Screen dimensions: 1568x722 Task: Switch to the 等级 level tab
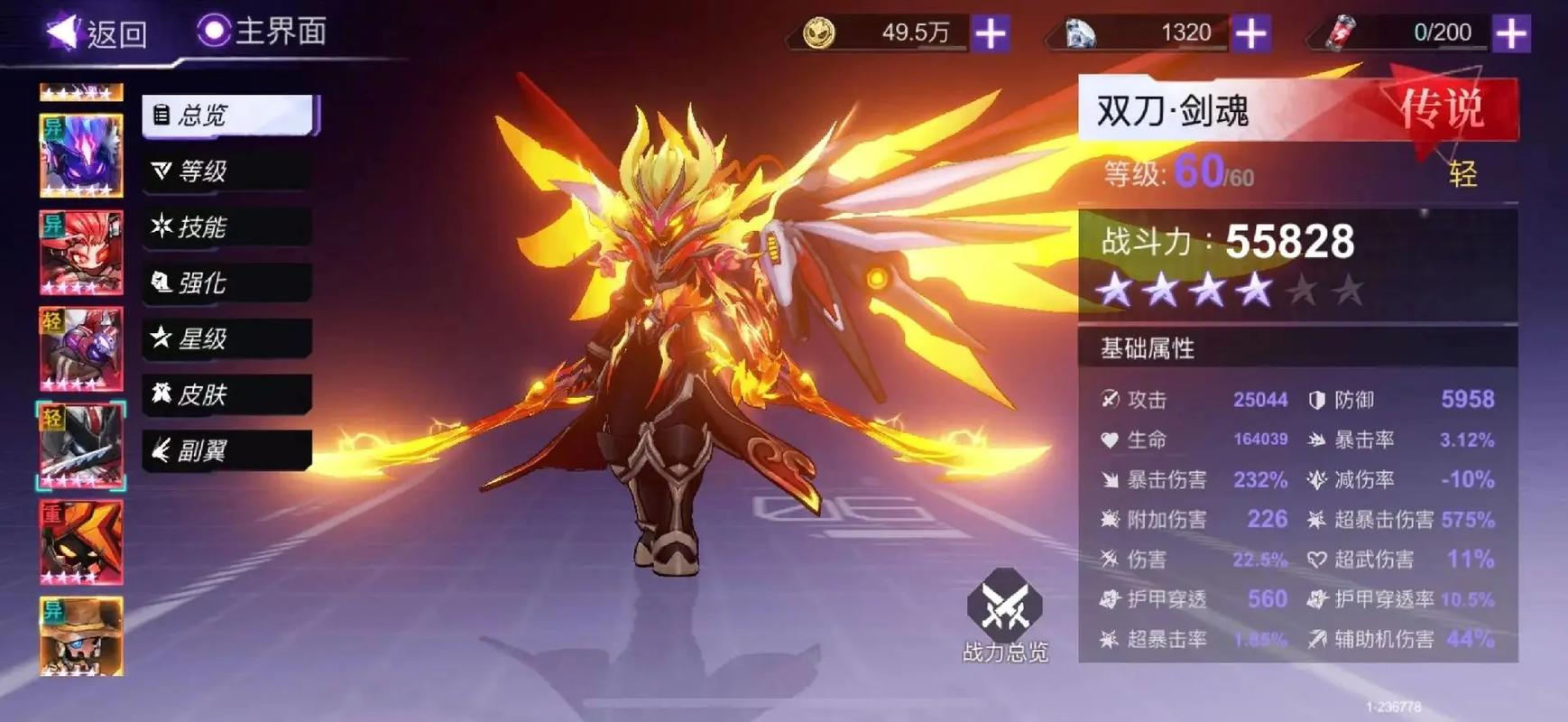click(x=227, y=171)
